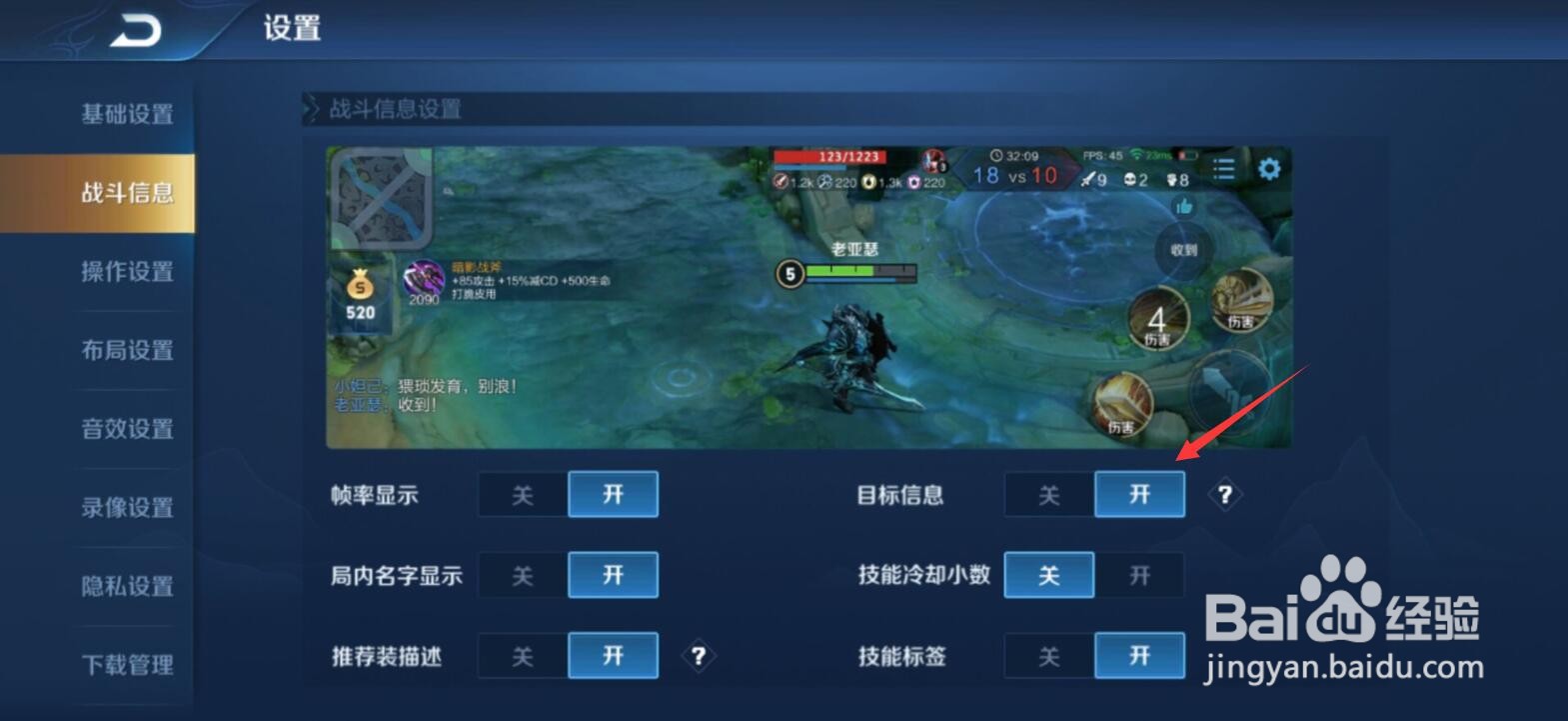Switch to the 操作设置 tab

coord(126,271)
